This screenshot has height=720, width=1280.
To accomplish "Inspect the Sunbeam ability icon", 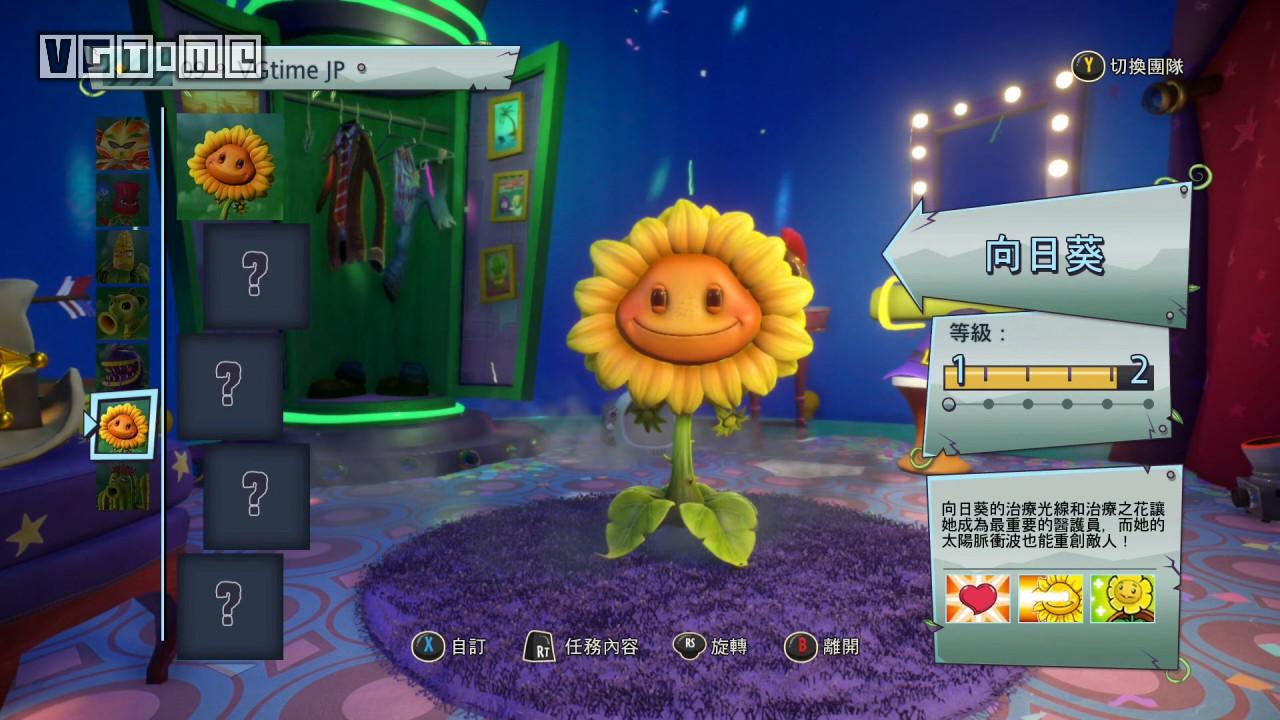I will 1050,599.
